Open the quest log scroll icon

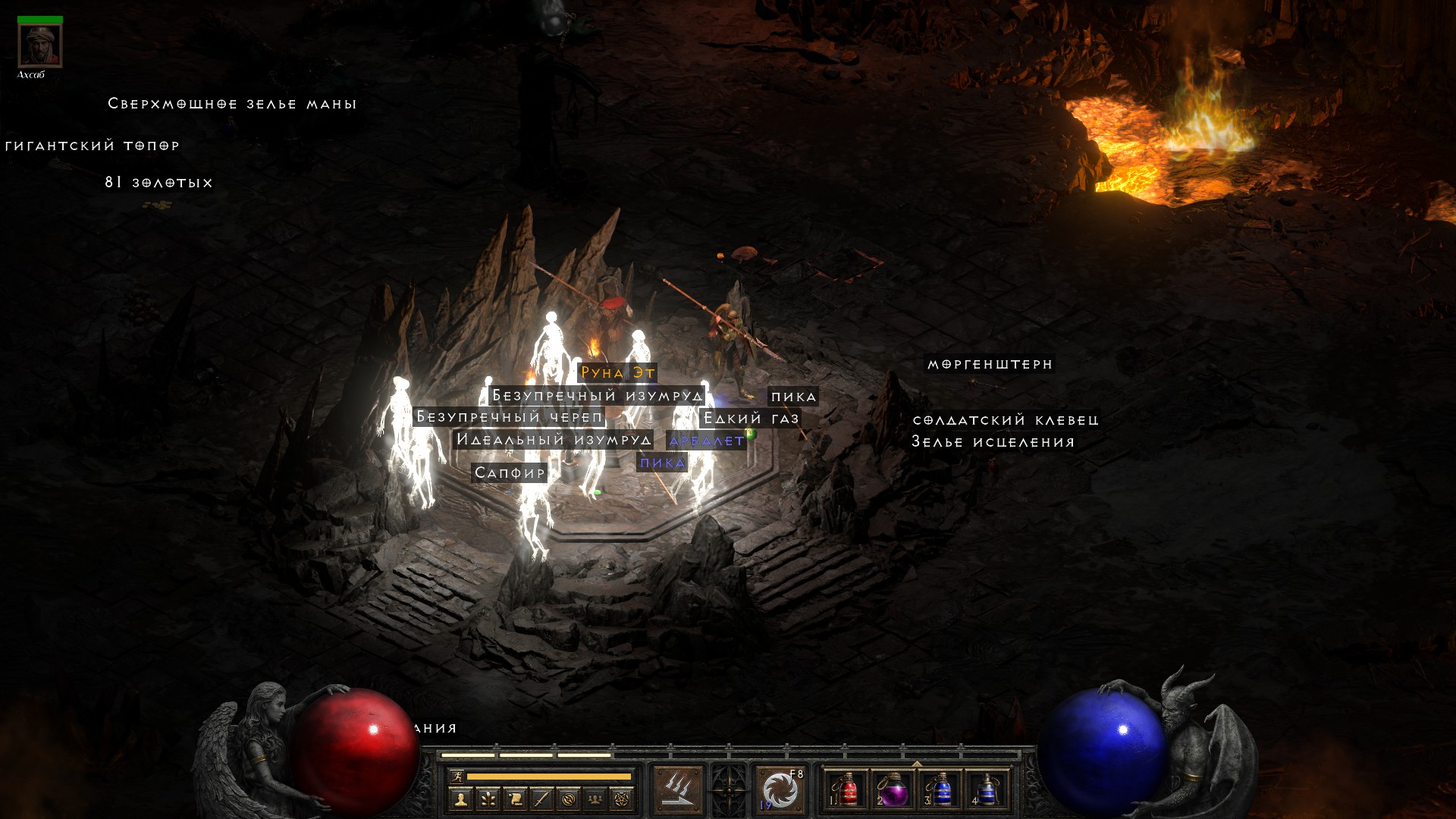[x=515, y=799]
